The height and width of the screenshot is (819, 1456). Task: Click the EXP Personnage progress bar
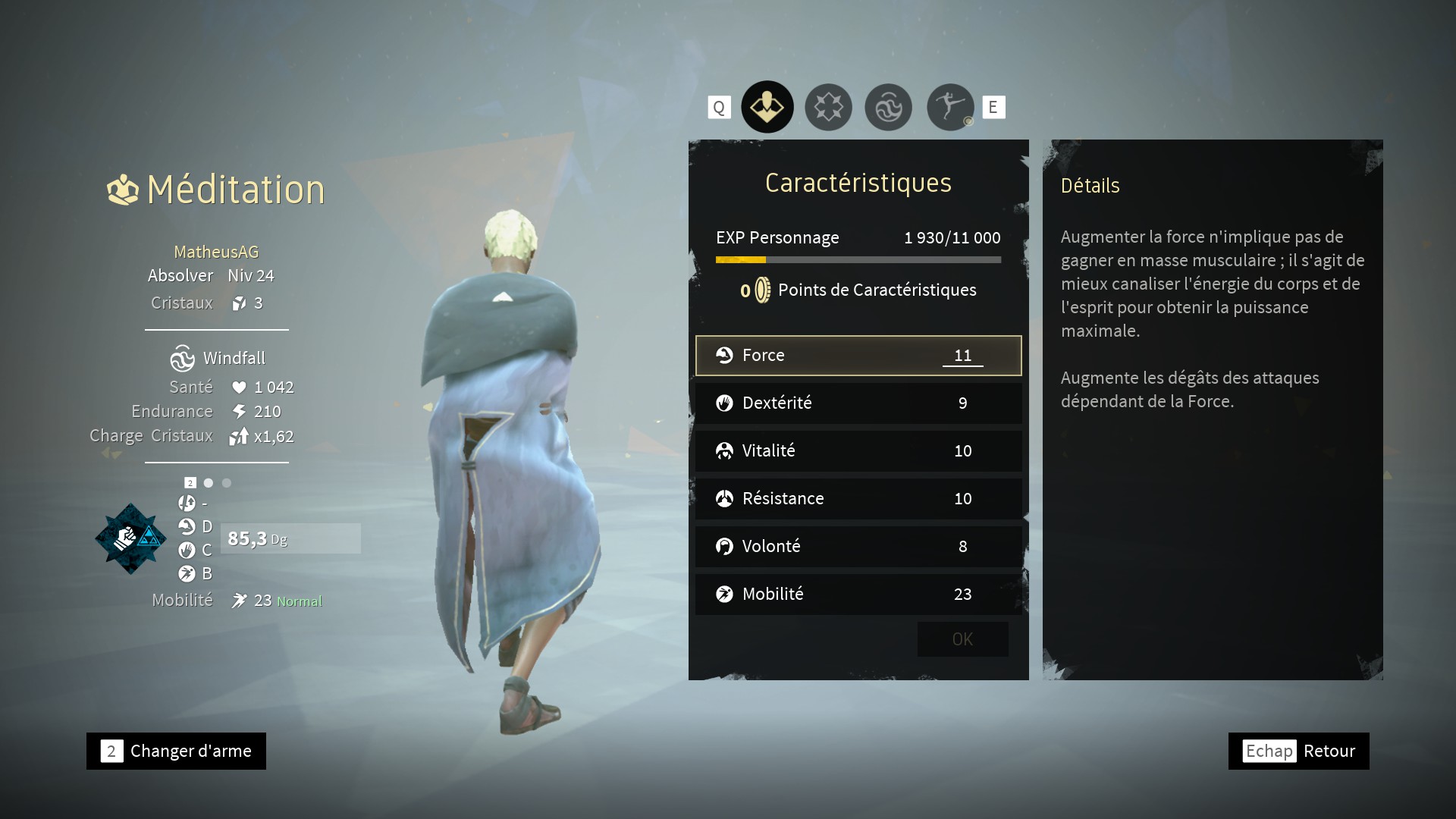(x=858, y=259)
